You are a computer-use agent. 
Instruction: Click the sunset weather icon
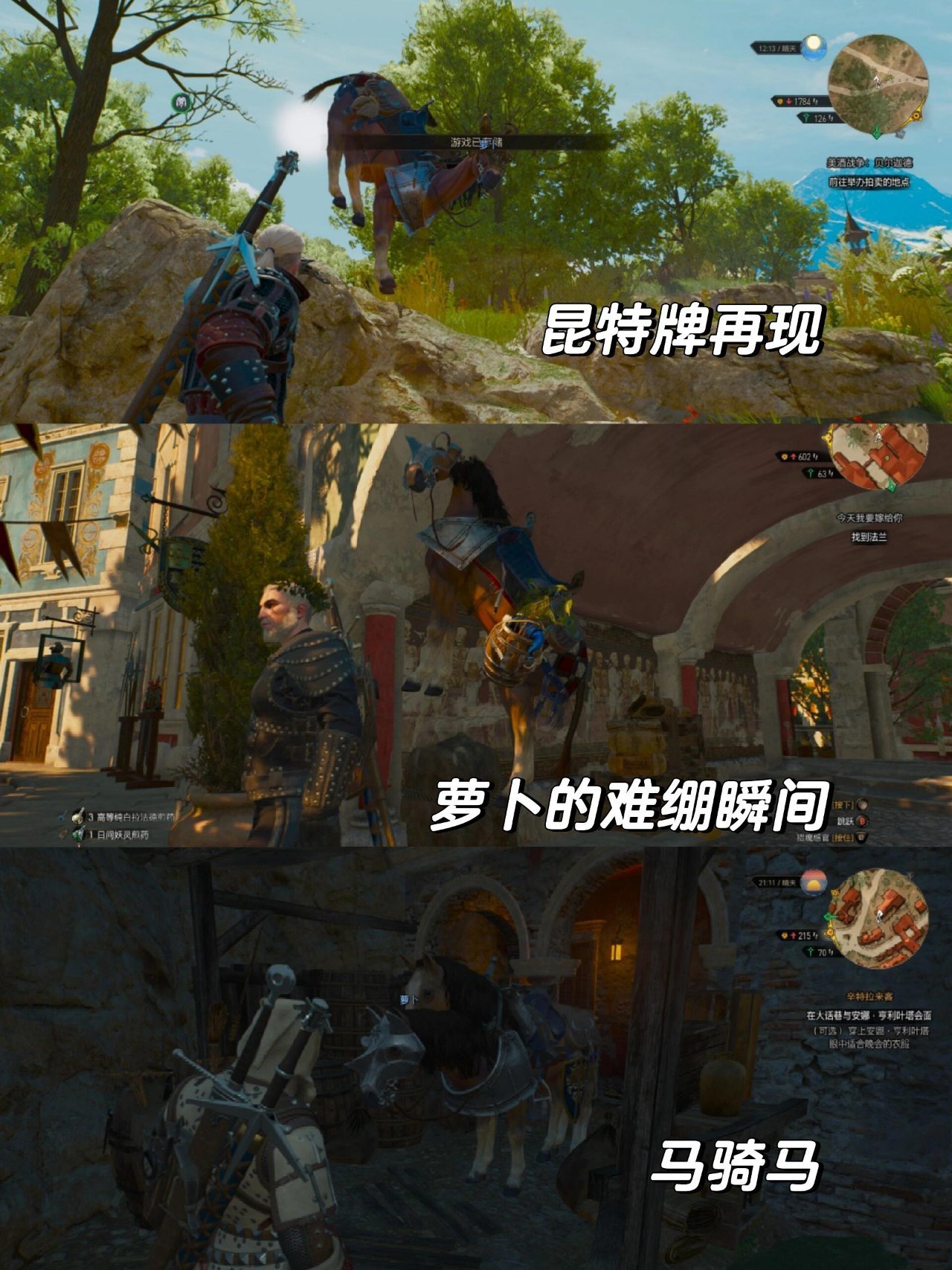[x=814, y=882]
